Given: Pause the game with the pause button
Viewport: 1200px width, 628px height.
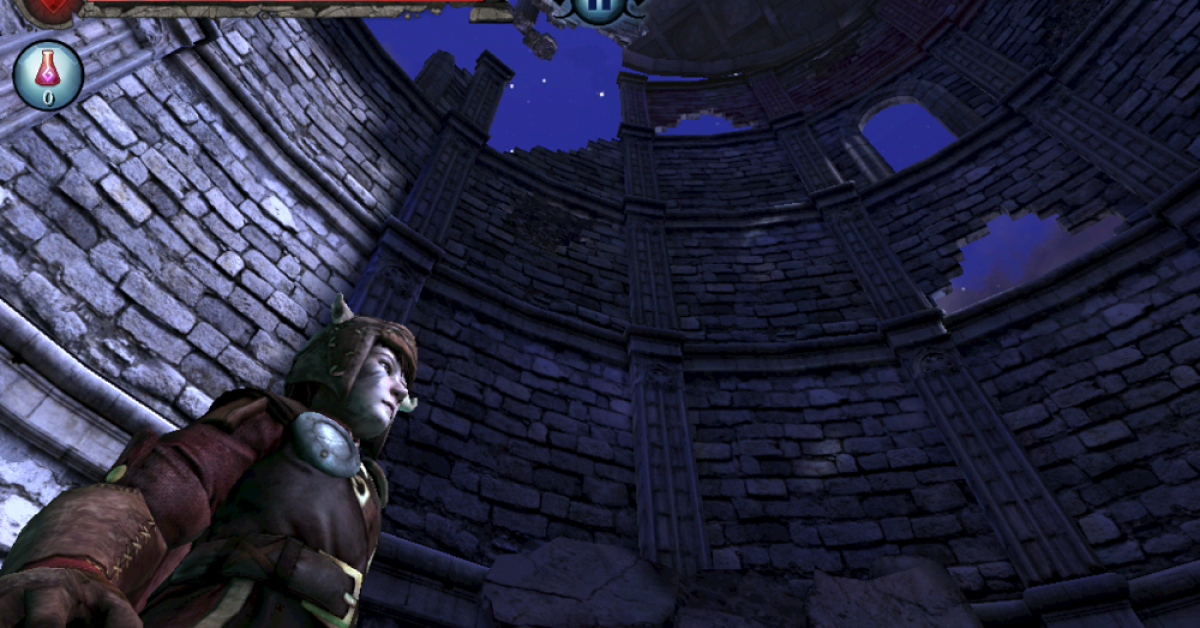Looking at the screenshot, I should pyautogui.click(x=600, y=6).
